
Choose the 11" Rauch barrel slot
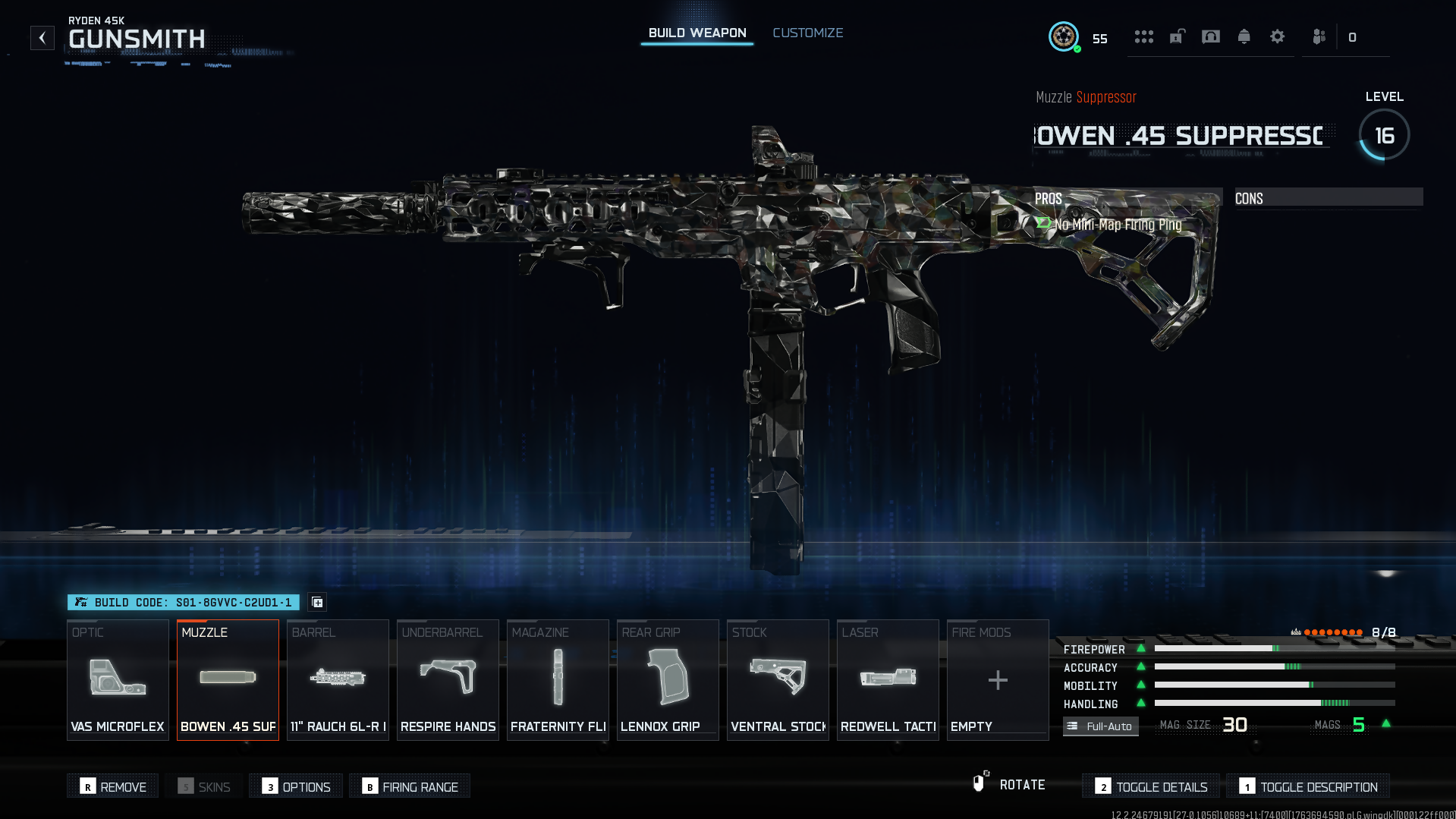click(338, 679)
